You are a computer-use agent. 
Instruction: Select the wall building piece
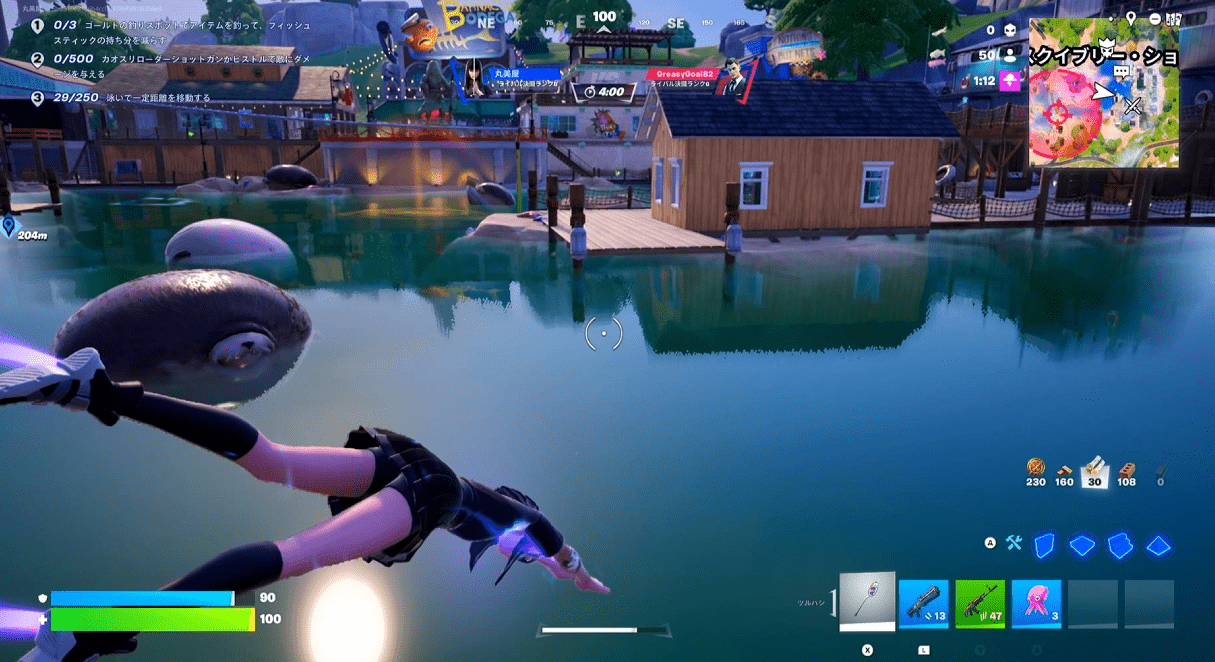coord(1043,544)
